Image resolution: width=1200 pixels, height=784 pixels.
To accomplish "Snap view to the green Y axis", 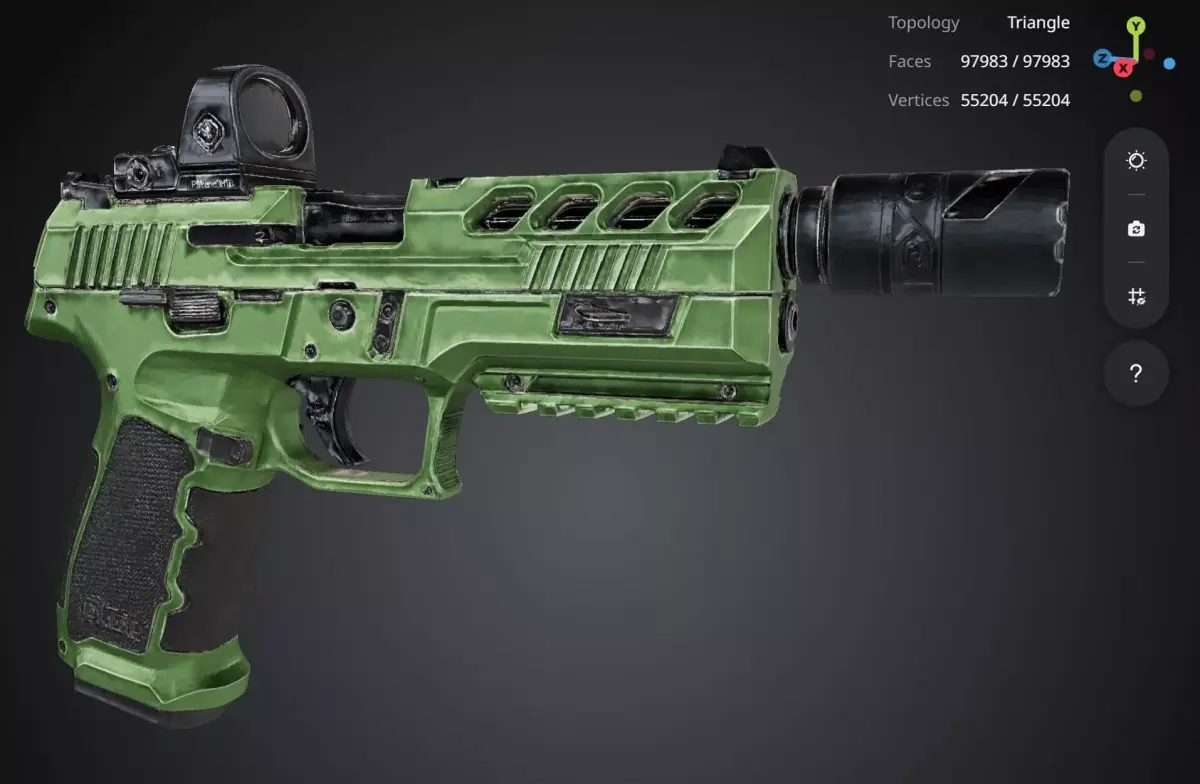I will point(1135,26).
